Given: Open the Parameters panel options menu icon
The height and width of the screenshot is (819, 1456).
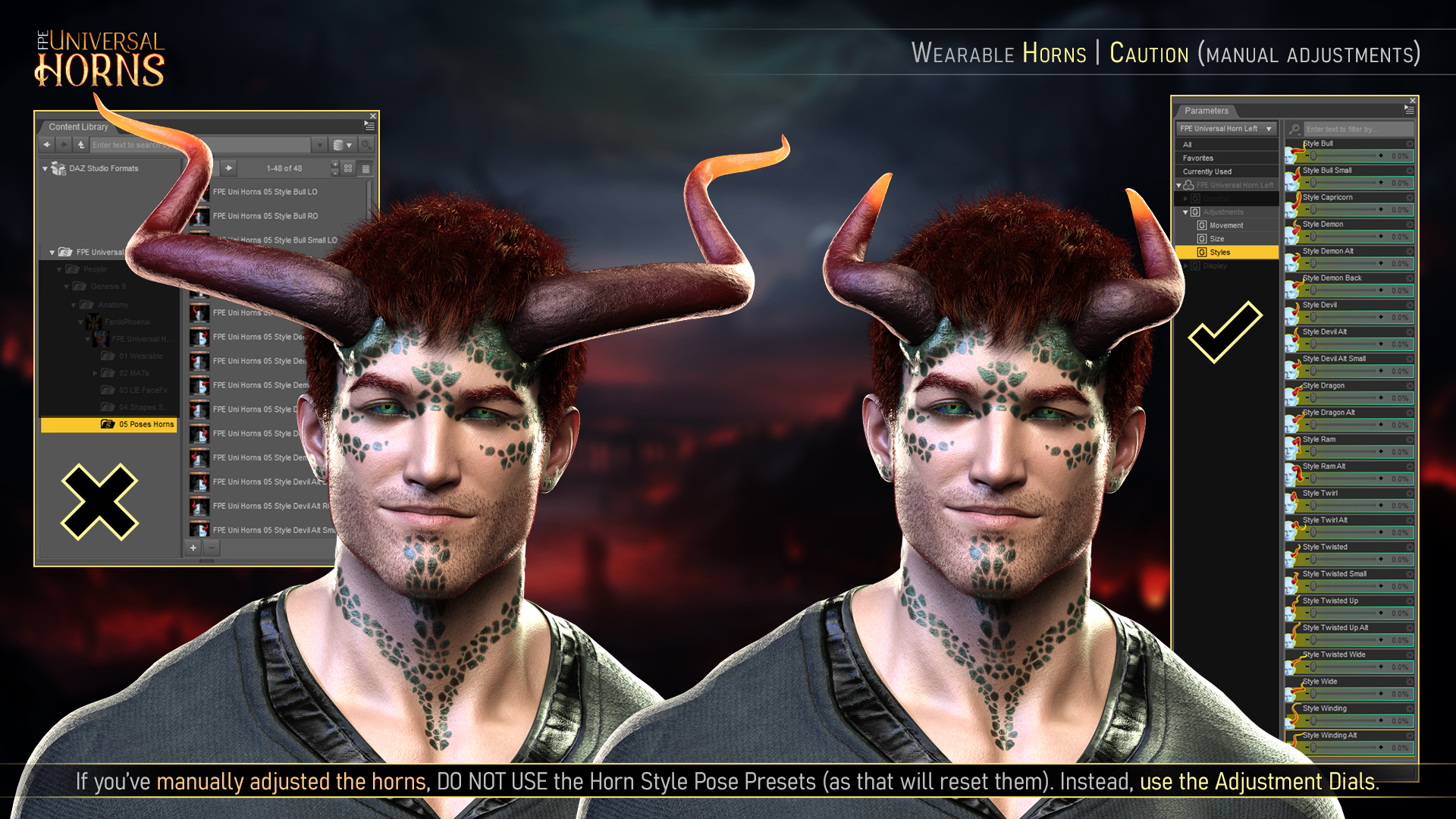Looking at the screenshot, I should (1410, 110).
